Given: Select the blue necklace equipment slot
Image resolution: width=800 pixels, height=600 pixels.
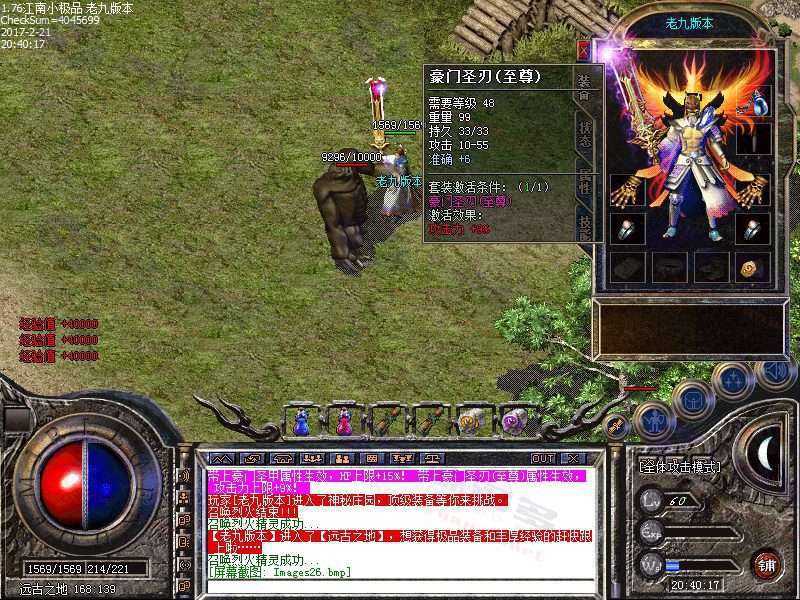Looking at the screenshot, I should click(x=760, y=102).
